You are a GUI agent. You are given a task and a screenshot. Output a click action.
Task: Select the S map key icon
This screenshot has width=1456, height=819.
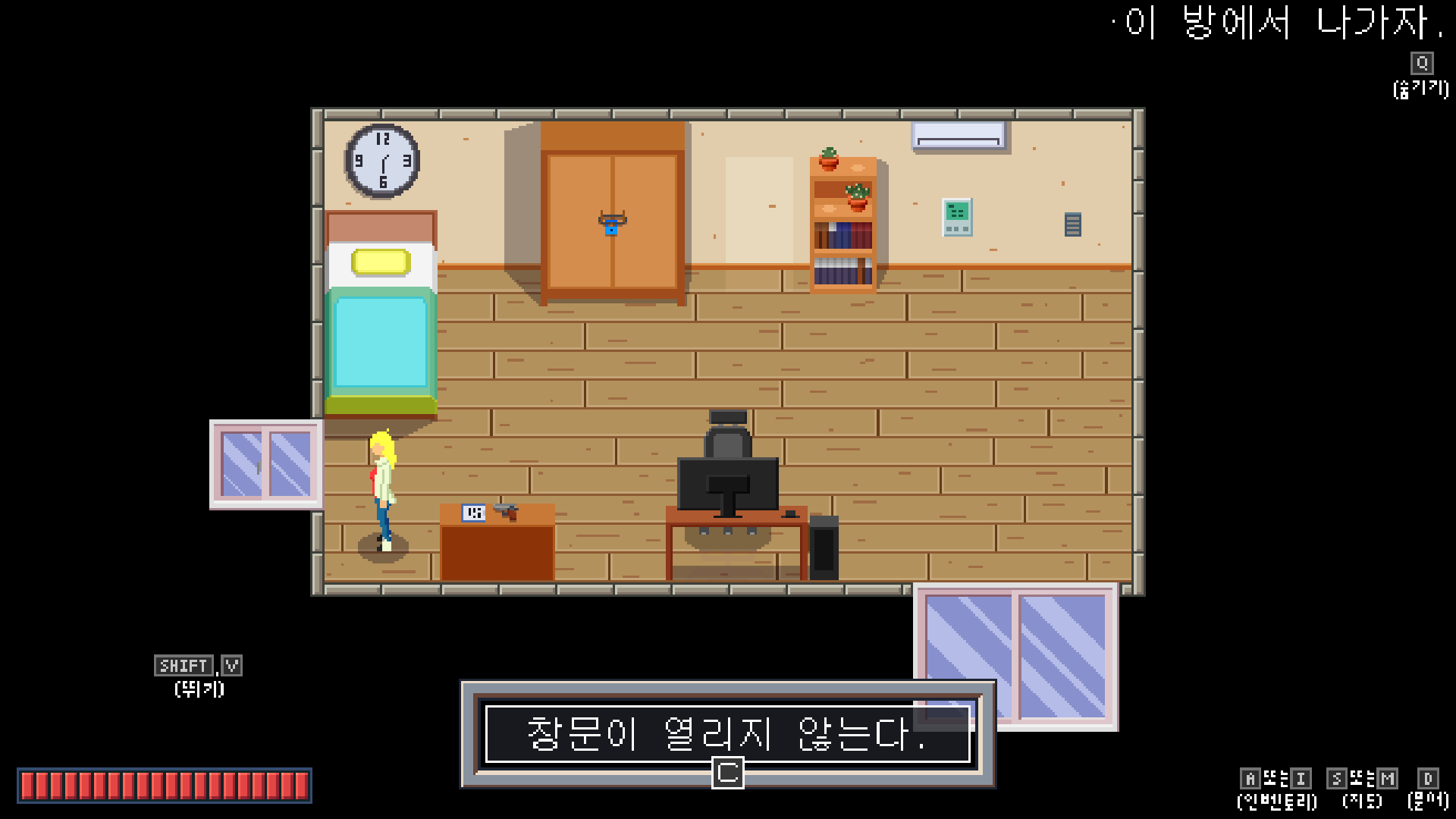(1337, 777)
